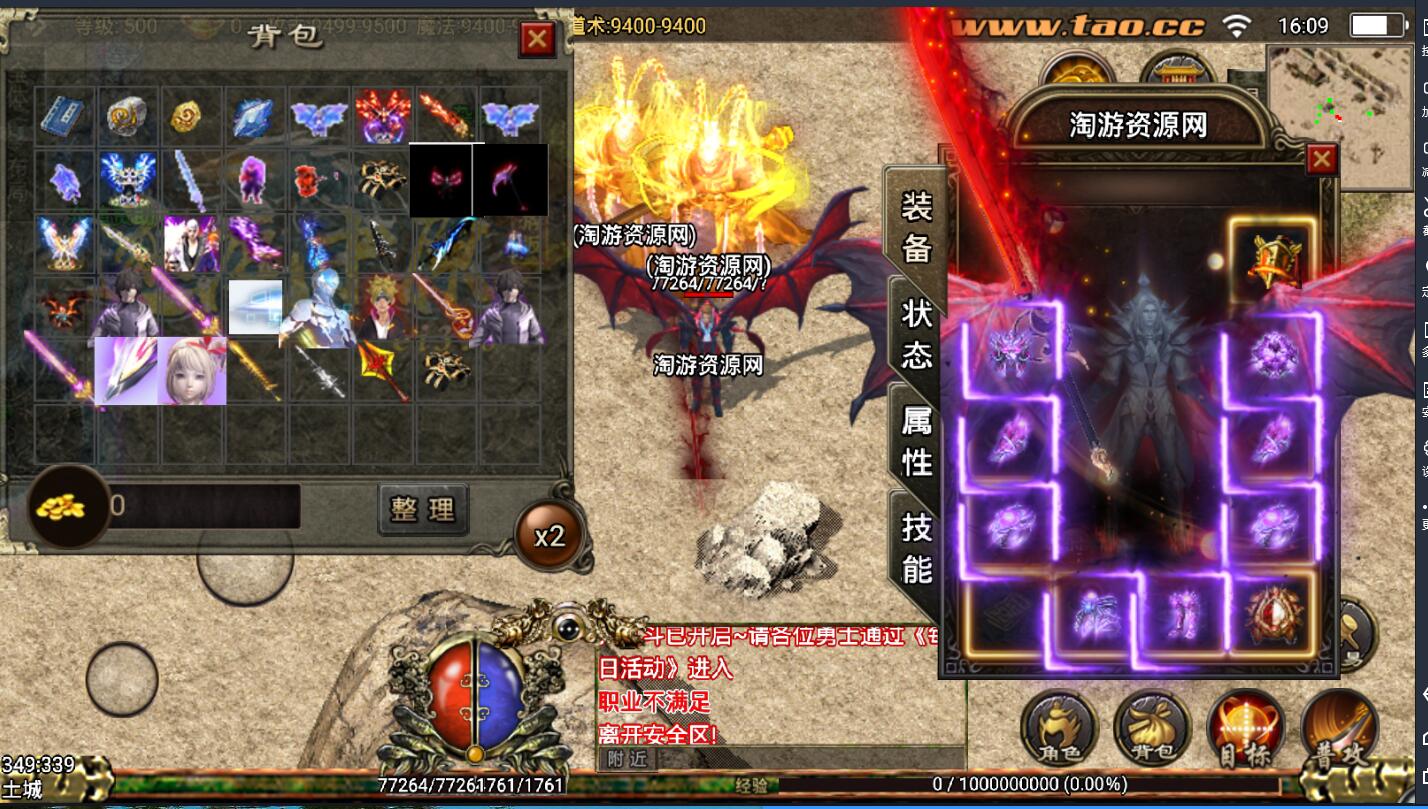Close the 背包 backpack window
Image resolution: width=1428 pixels, height=809 pixels.
click(x=537, y=39)
